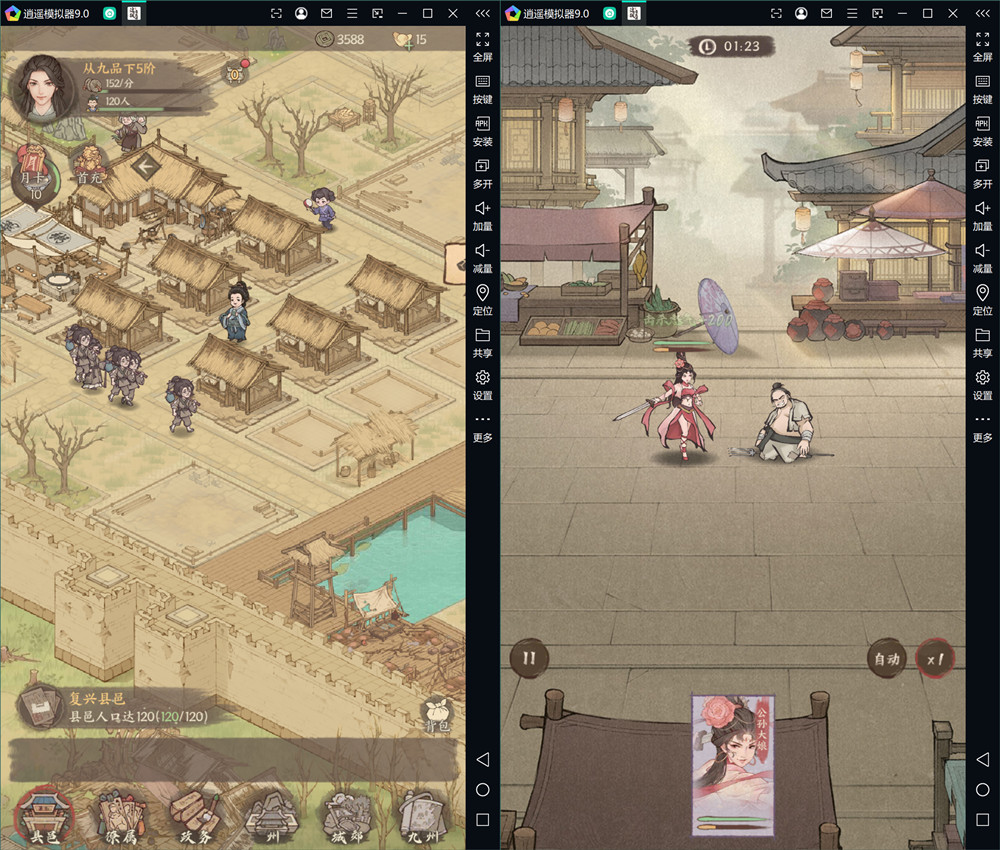
Task: Open the 九州 map tab
Action: pyautogui.click(x=421, y=815)
